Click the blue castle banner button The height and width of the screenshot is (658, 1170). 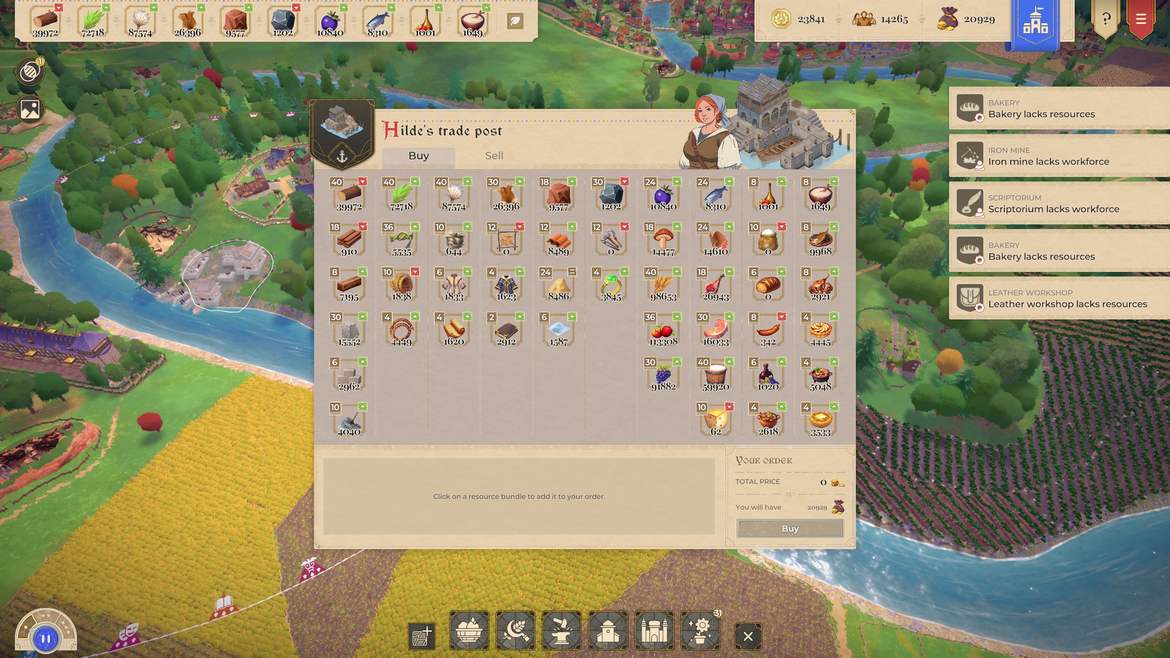click(1035, 24)
